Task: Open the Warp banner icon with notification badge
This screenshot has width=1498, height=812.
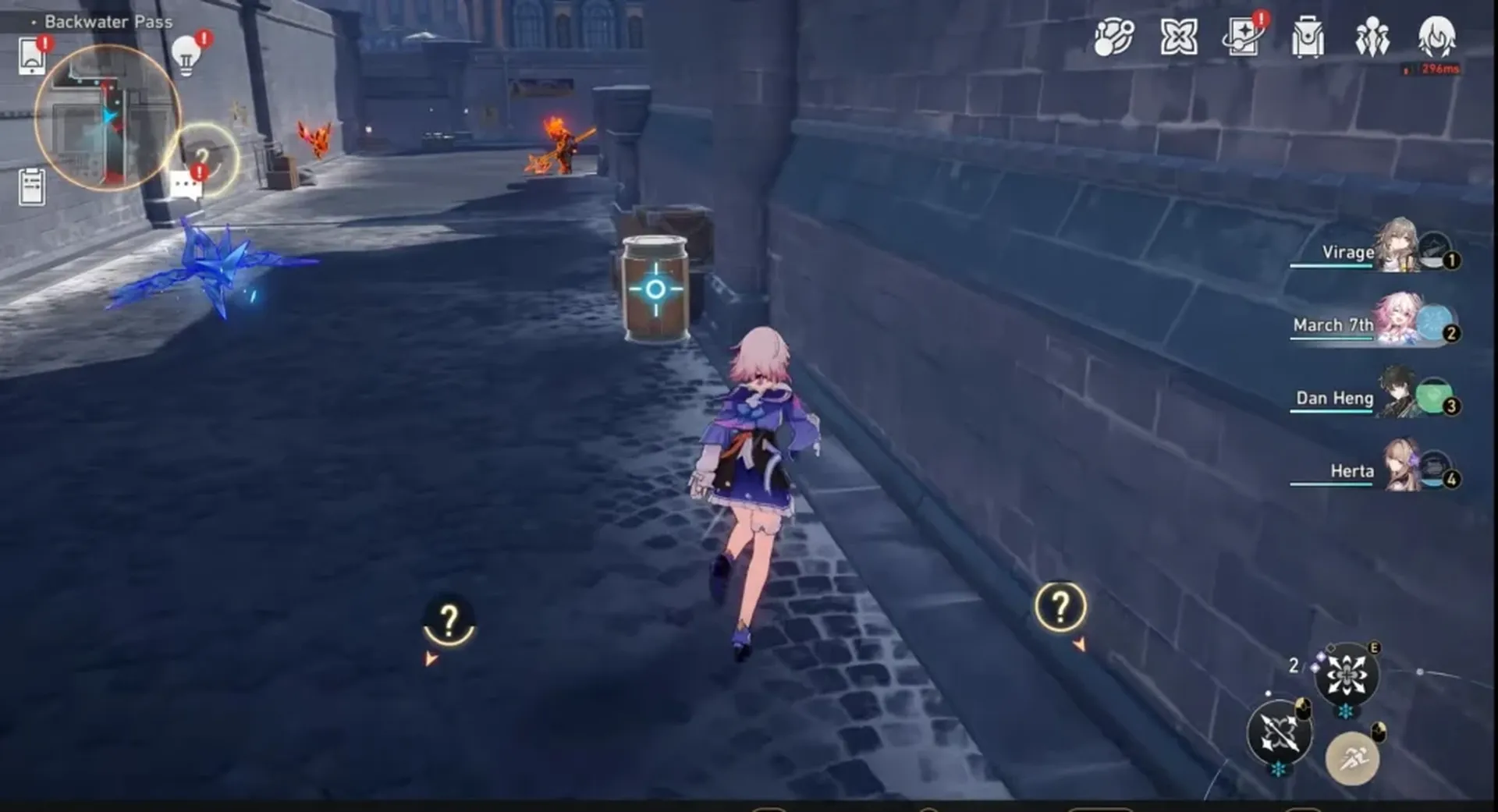Action: click(1244, 37)
